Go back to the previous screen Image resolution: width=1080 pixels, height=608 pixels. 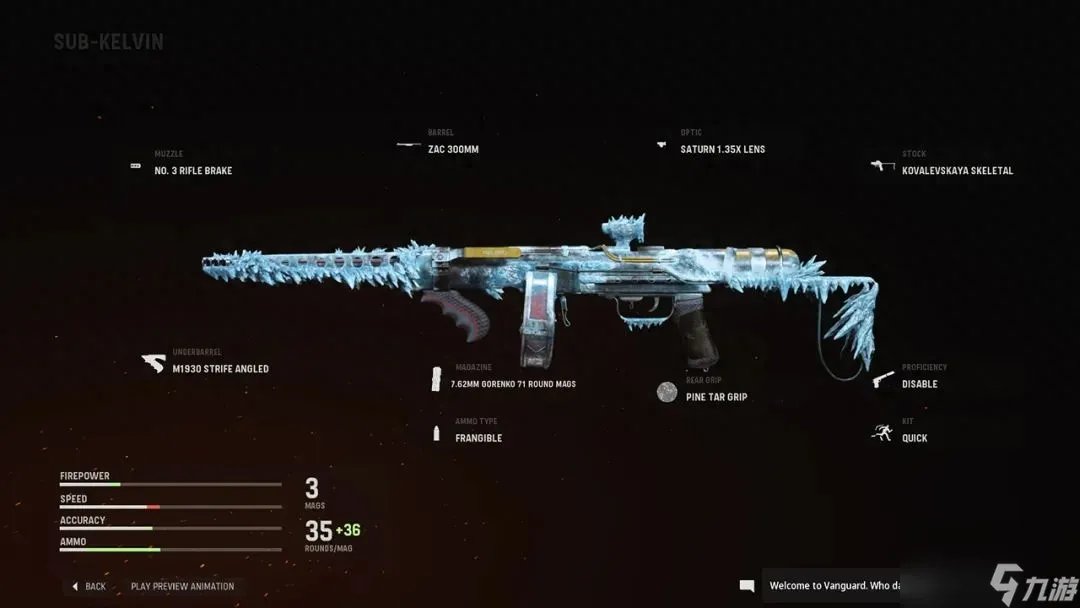click(89, 587)
